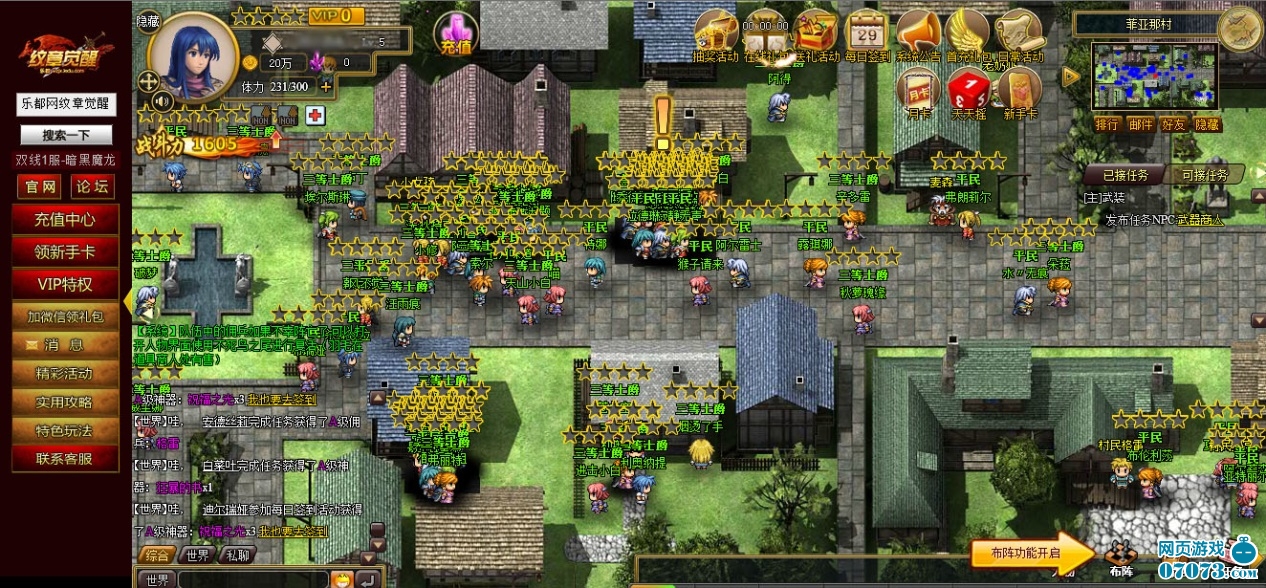This screenshot has width=1266, height=588.
Task: Open the 布阵 formation button
Action: coord(1121,555)
